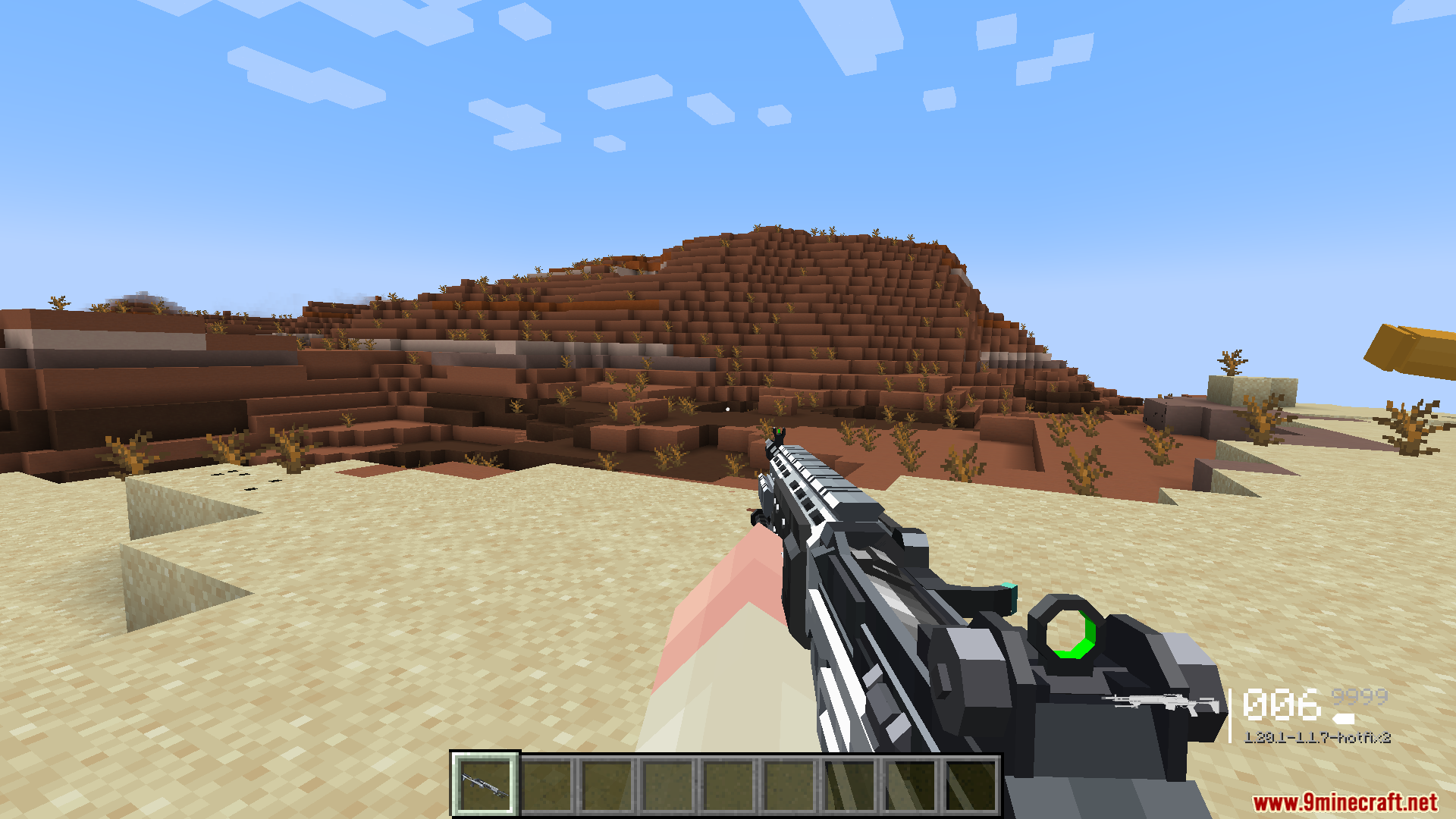The width and height of the screenshot is (1456, 819).
Task: Click the middle hotbar slot
Action: tap(728, 784)
